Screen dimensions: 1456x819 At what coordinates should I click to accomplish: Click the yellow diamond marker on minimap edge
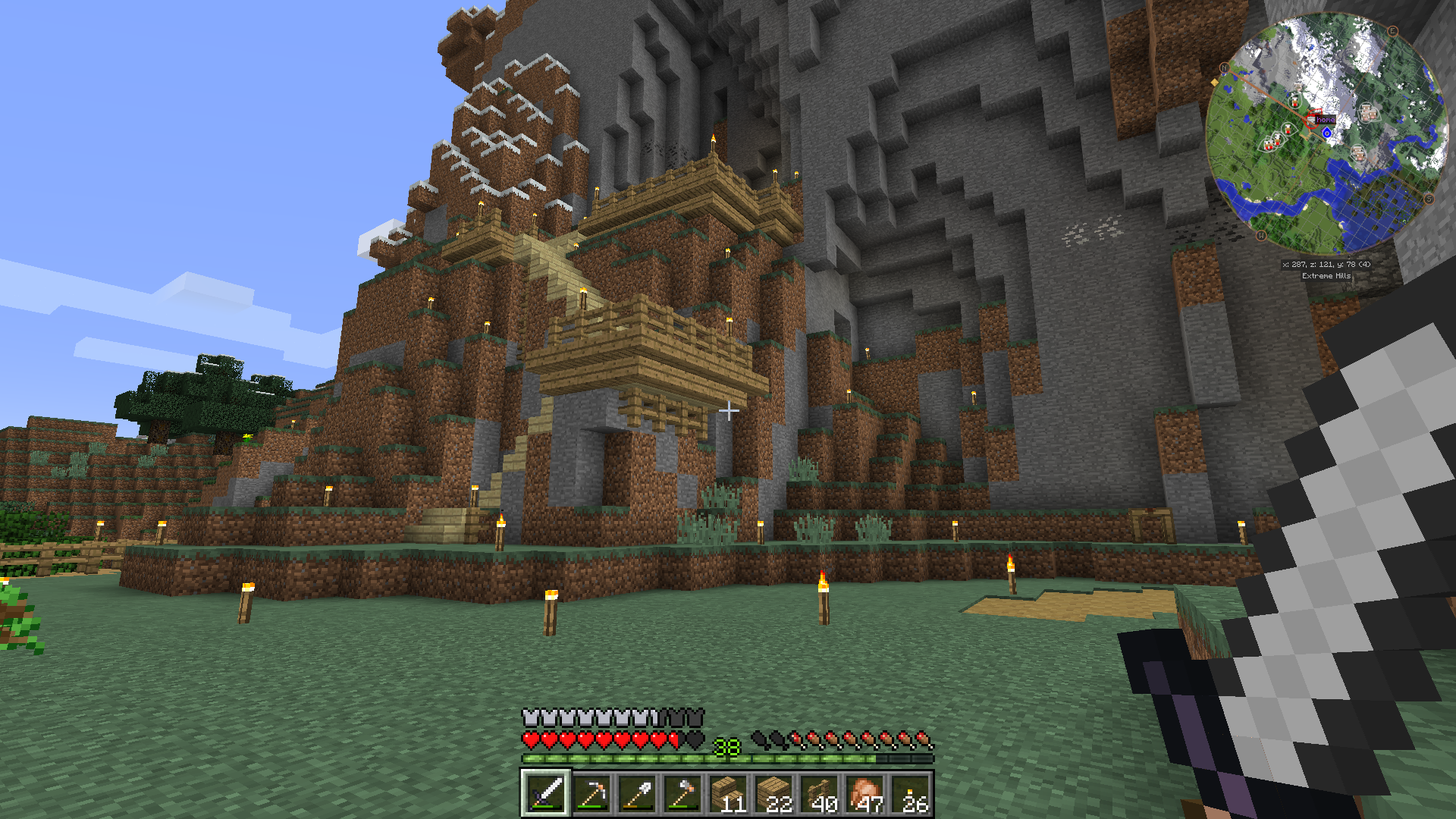click(x=1215, y=82)
